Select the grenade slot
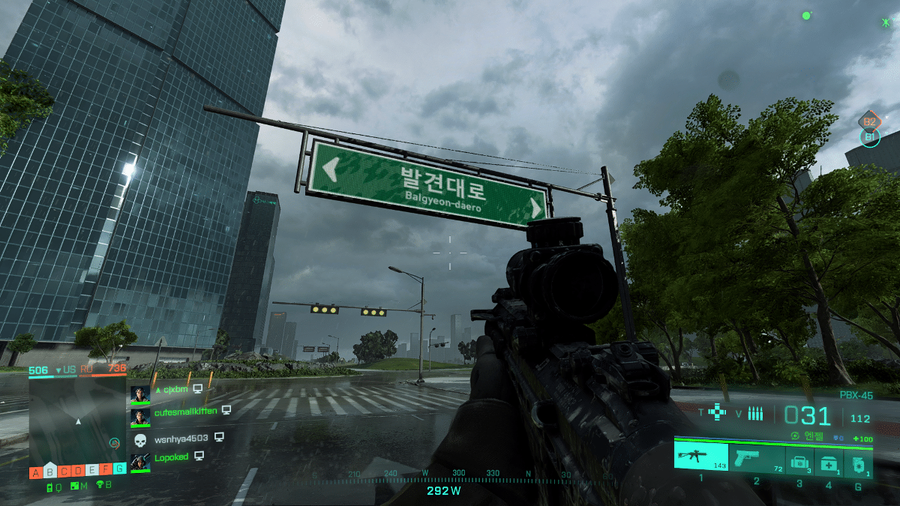 (x=858, y=461)
